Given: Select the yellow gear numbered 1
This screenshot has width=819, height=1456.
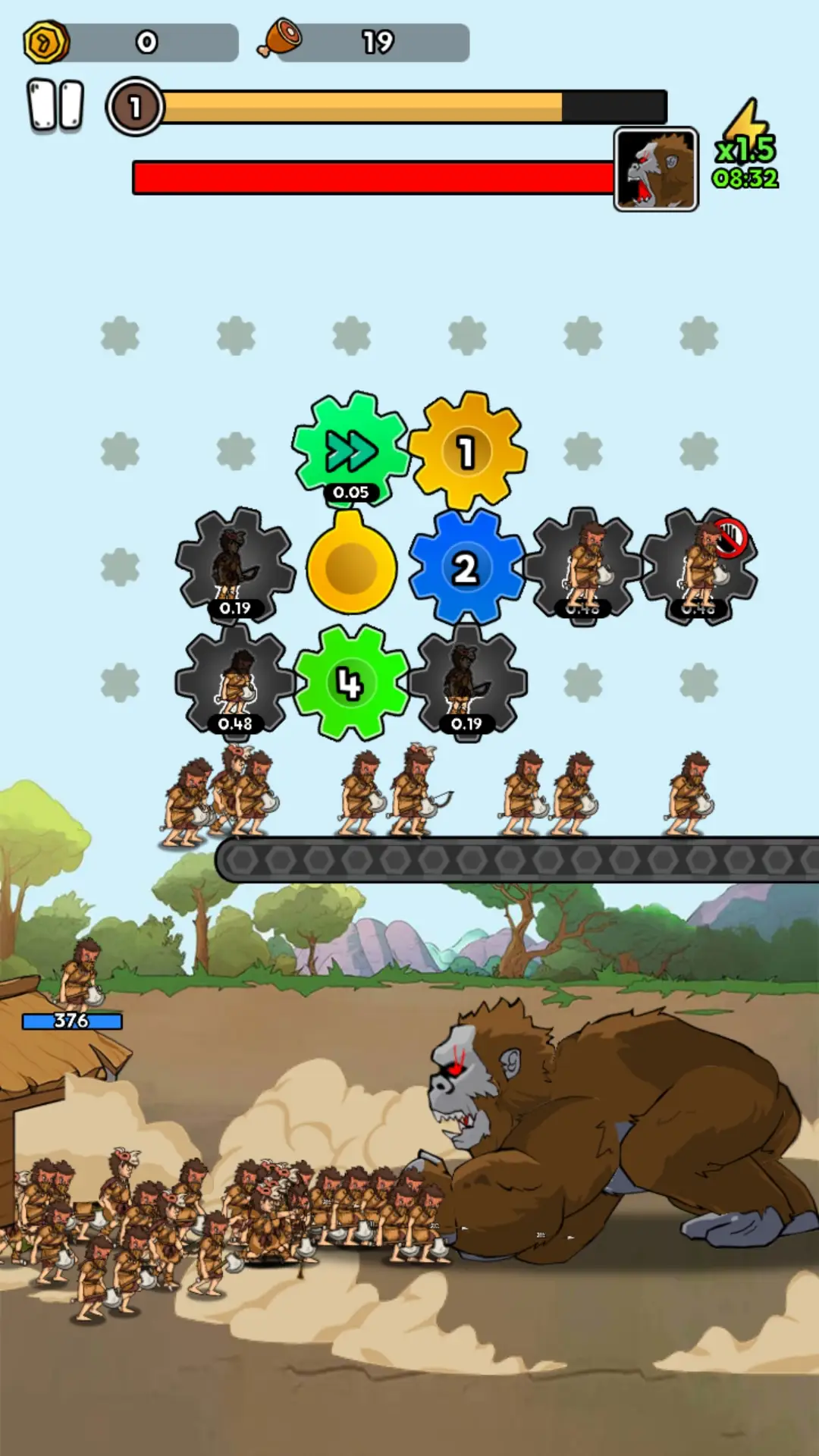Looking at the screenshot, I should (467, 452).
